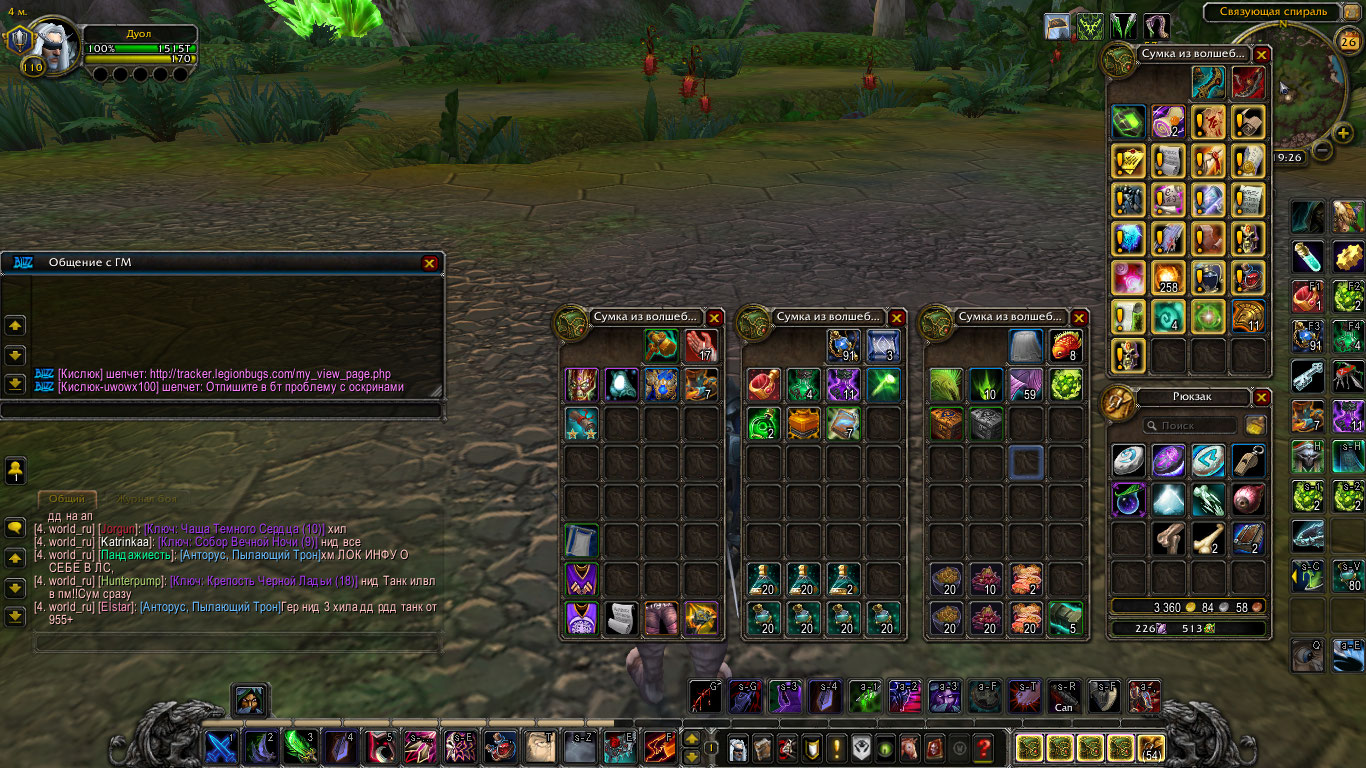Select the orange fish stack of 8
The image size is (1366, 768).
point(1067,346)
